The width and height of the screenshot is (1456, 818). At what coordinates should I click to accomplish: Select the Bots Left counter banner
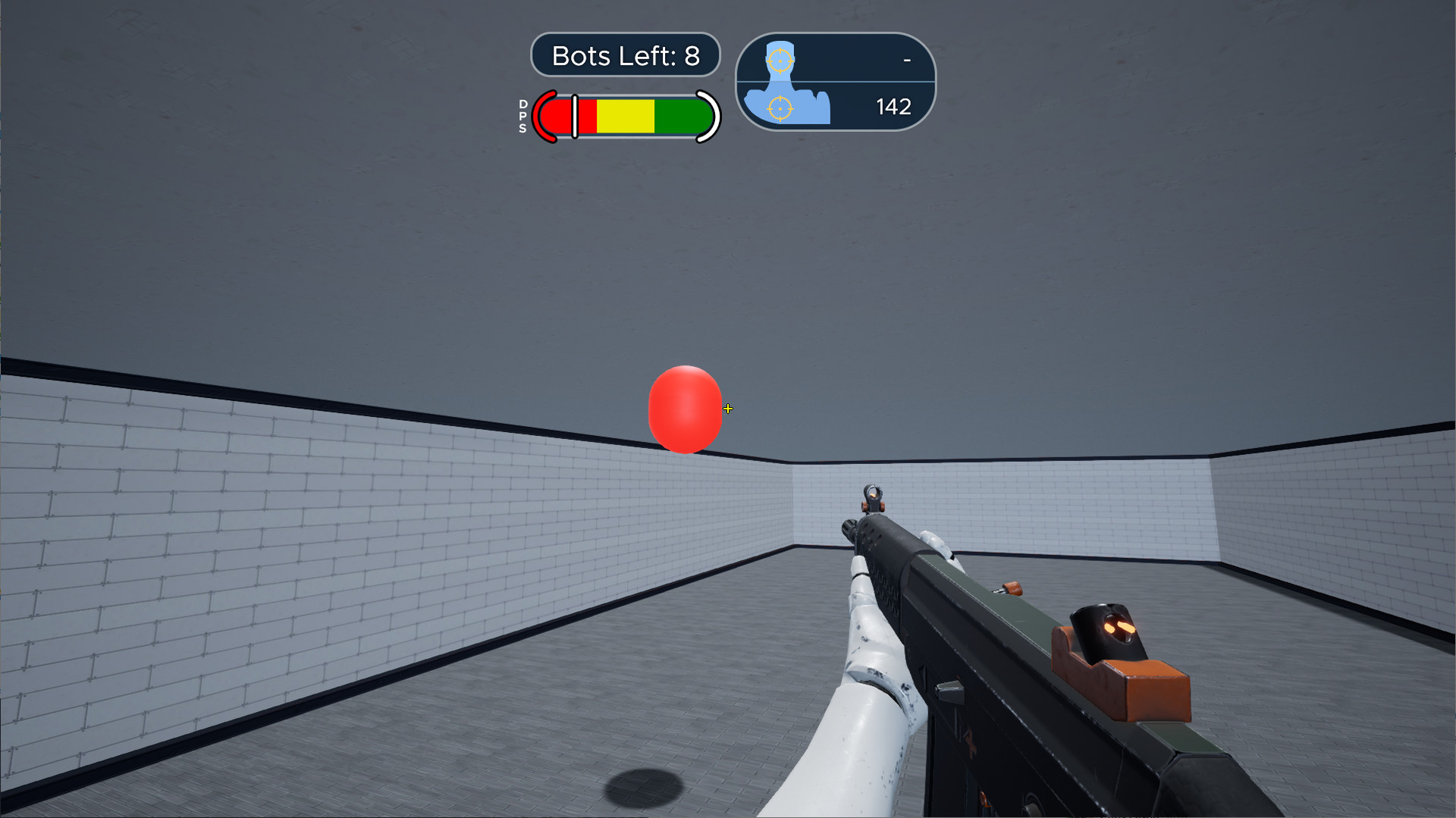point(625,55)
